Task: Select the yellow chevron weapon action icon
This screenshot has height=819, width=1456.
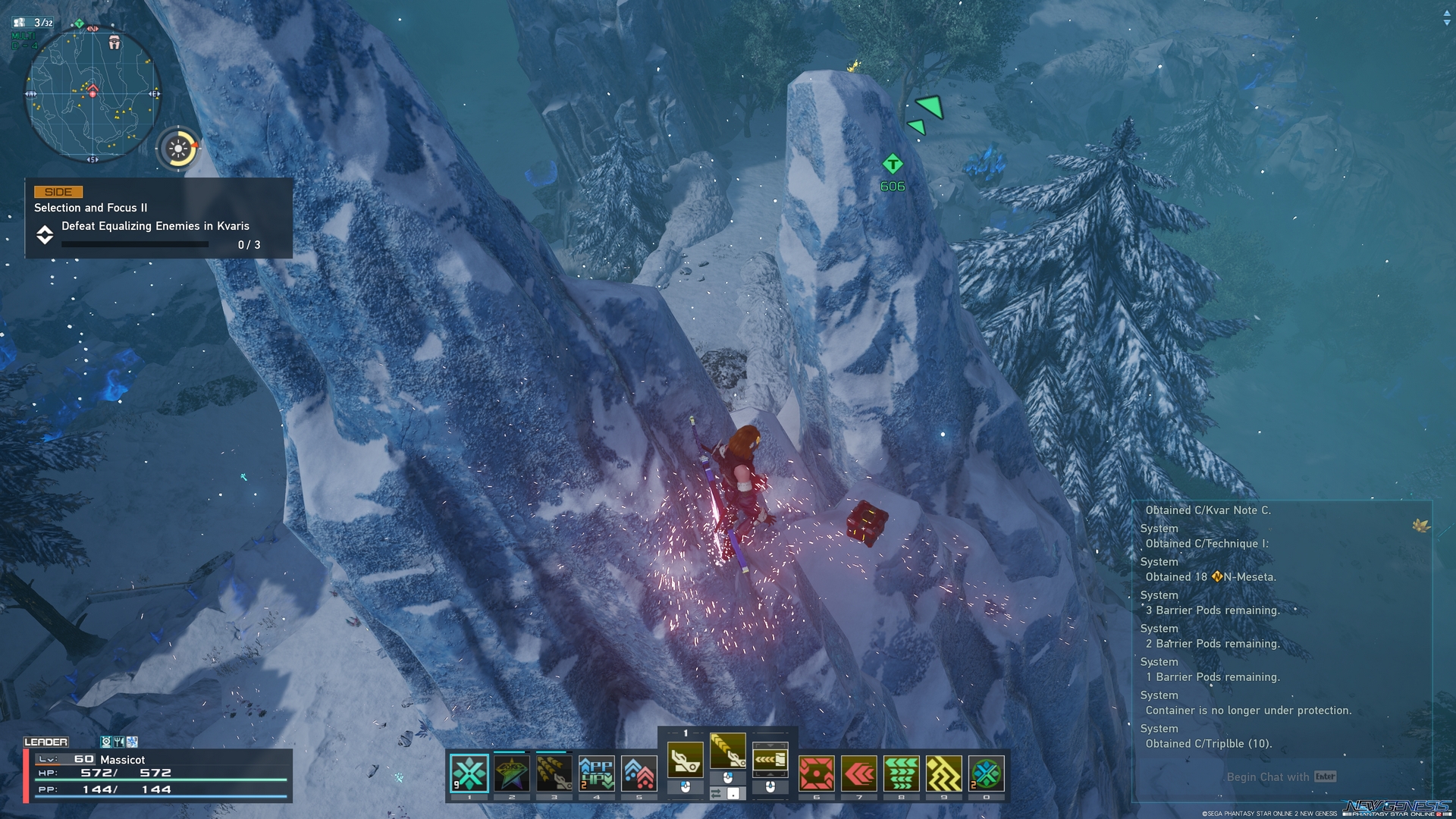Action: click(x=727, y=751)
